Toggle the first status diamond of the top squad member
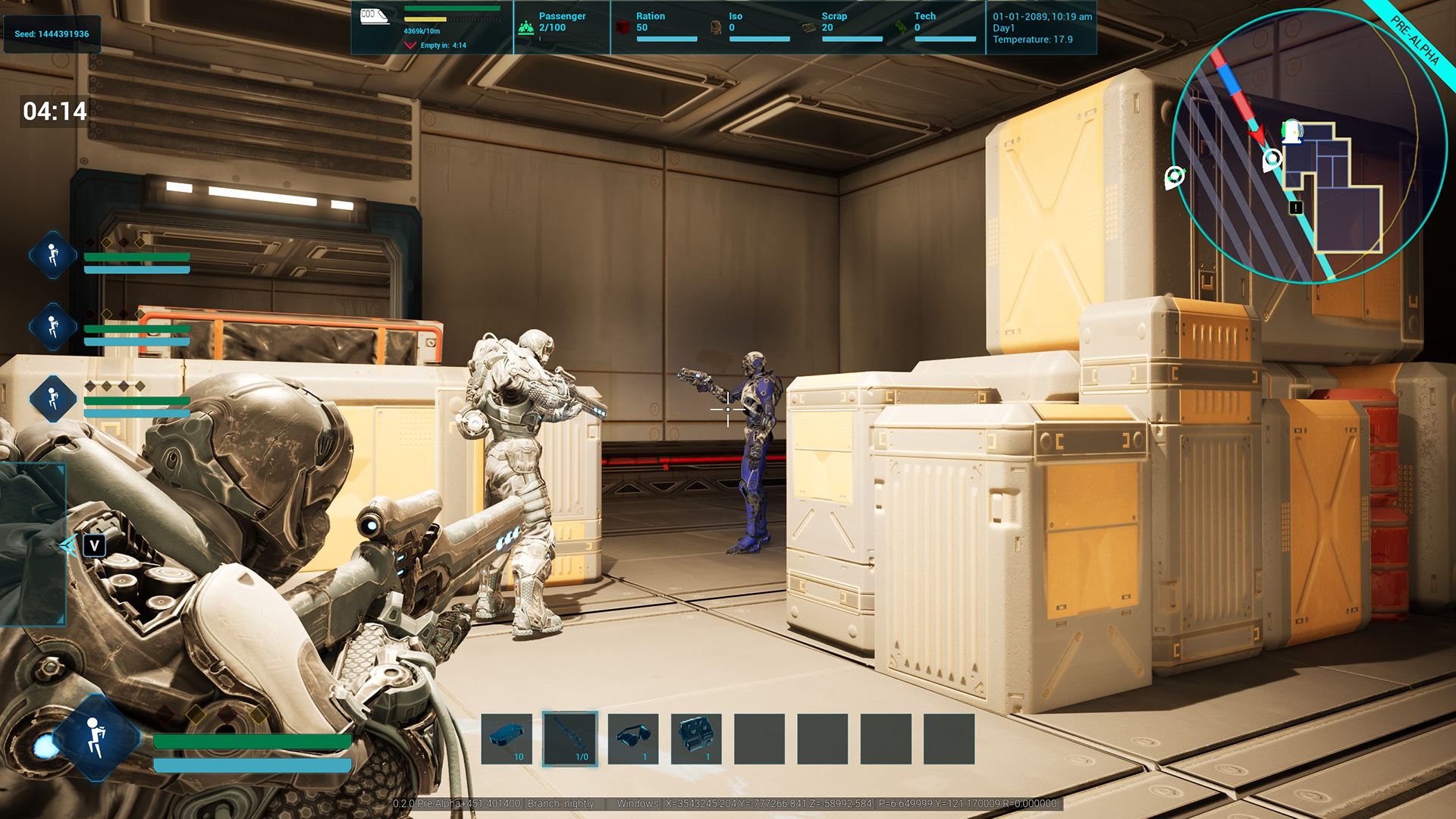 [x=90, y=242]
